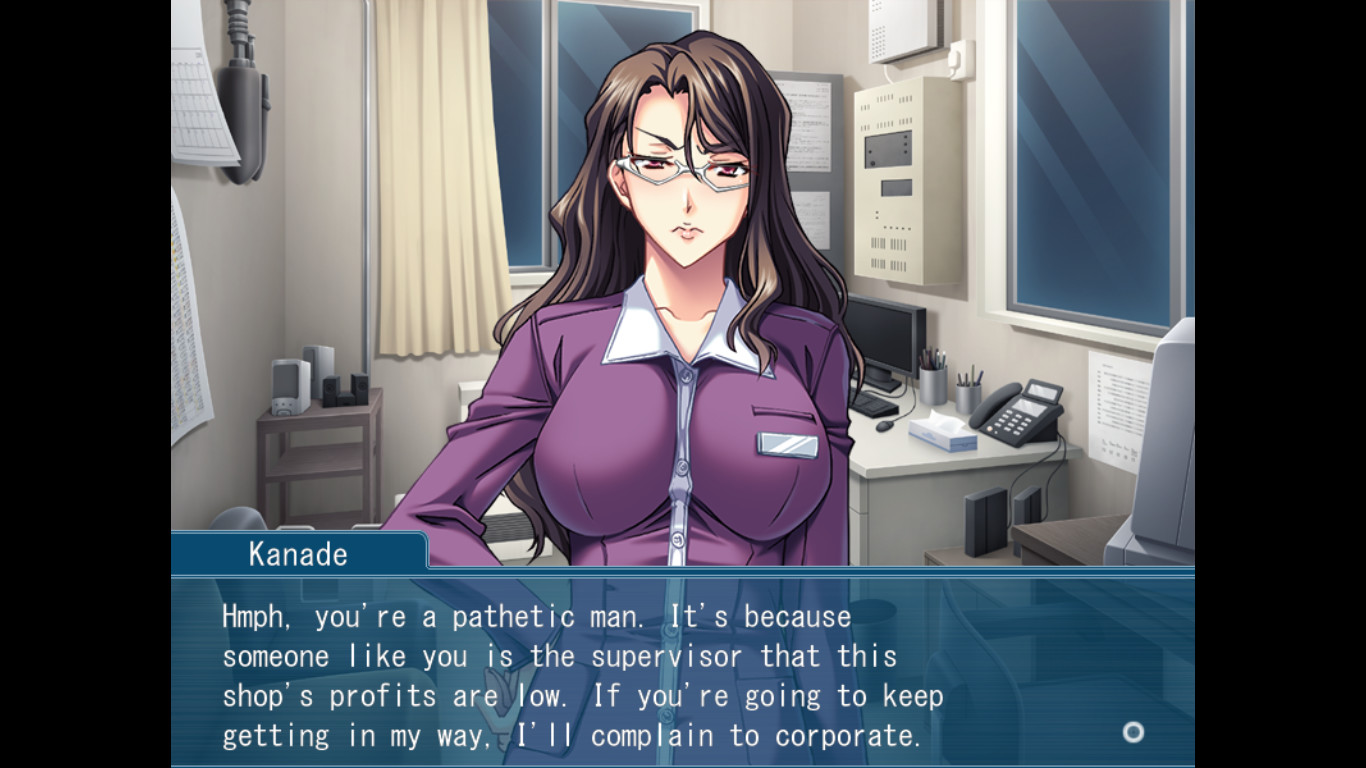Click the text-advance indicator circle
Image resolution: width=1366 pixels, height=768 pixels.
(x=1133, y=733)
